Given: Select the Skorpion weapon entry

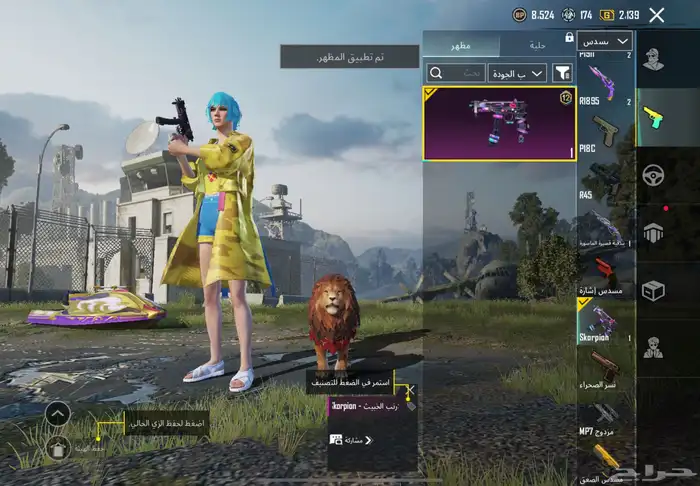Looking at the screenshot, I should pos(605,323).
